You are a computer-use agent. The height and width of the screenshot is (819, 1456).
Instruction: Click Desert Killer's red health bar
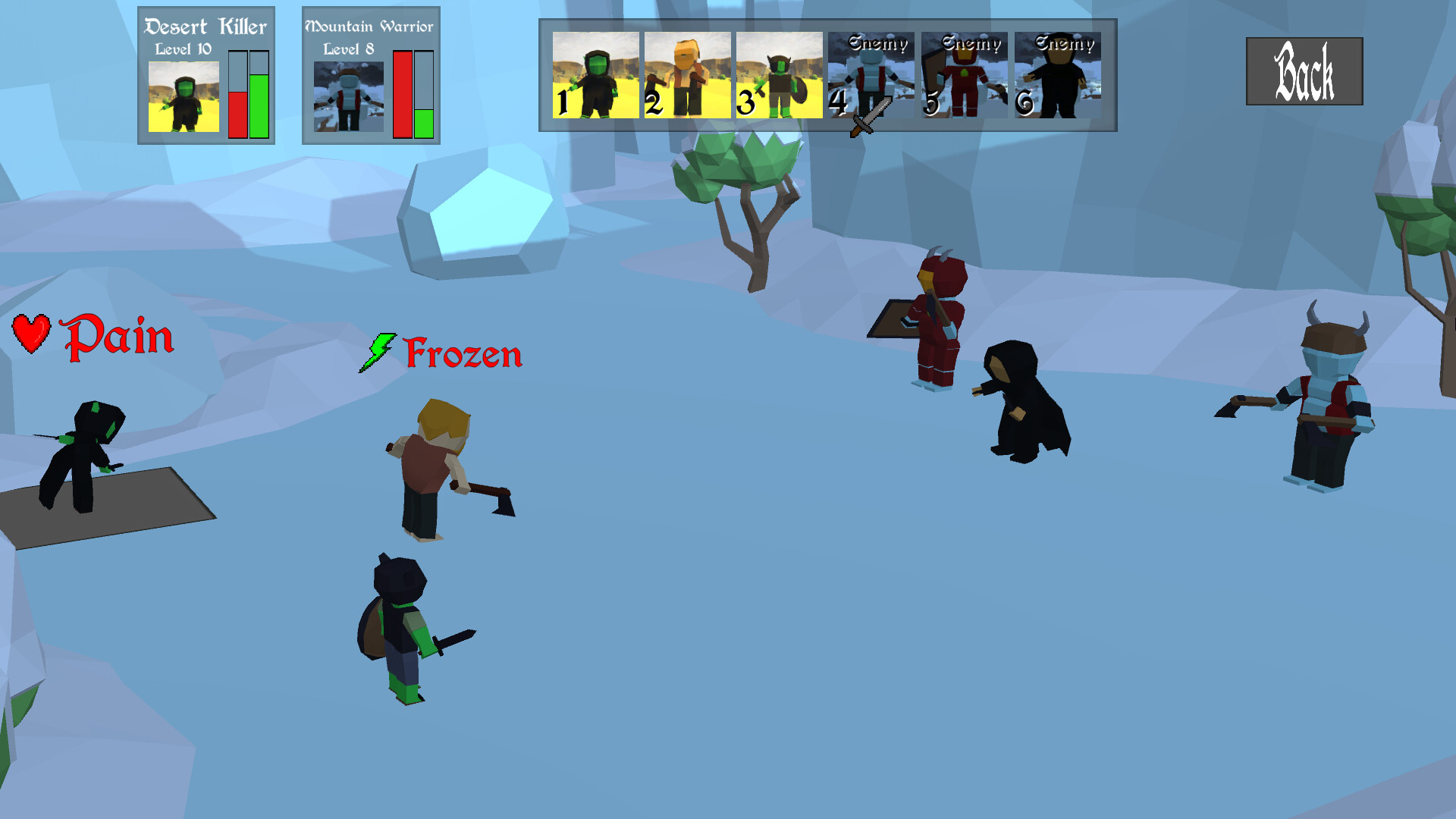click(x=237, y=114)
